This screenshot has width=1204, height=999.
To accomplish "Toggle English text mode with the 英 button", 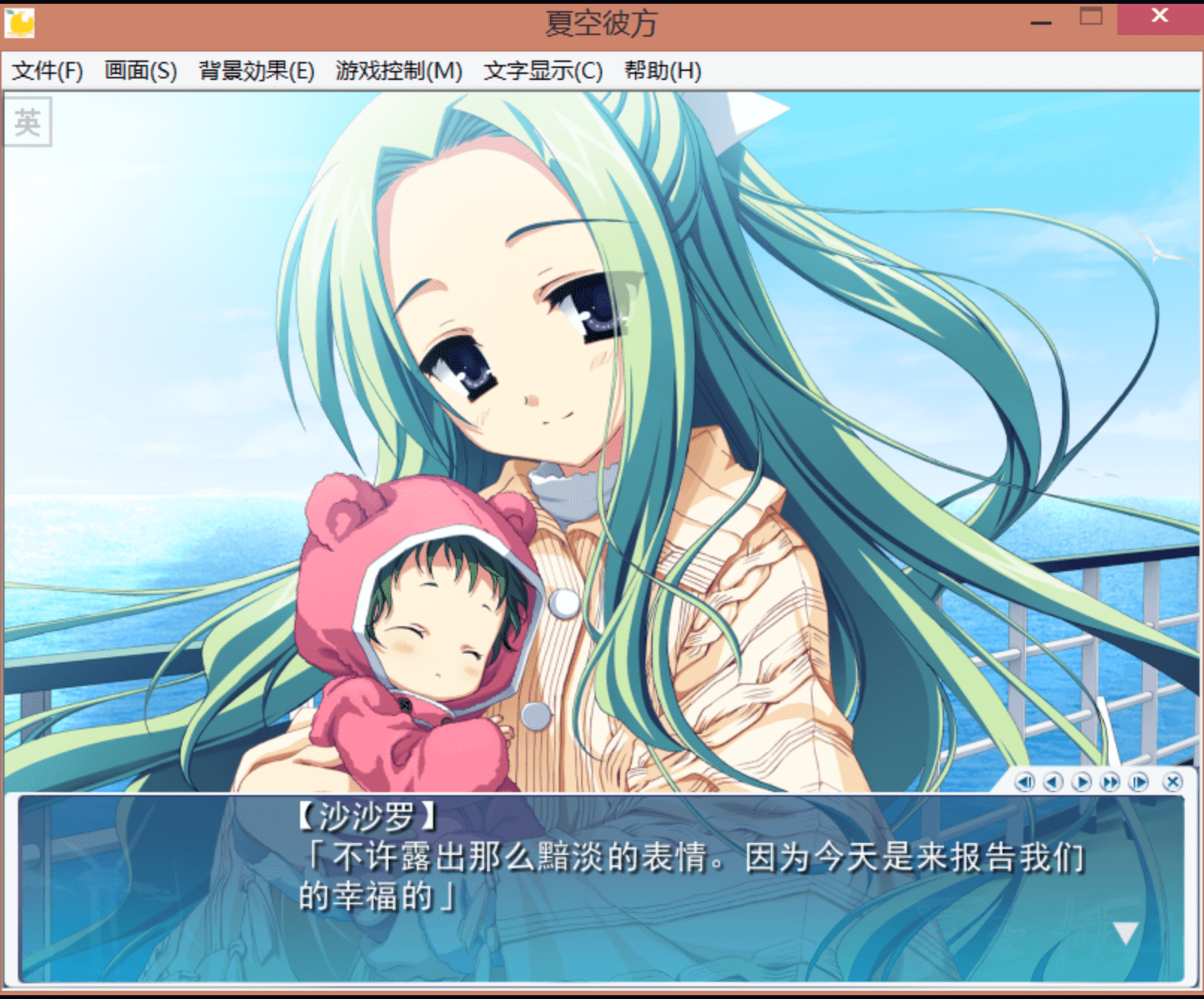I will pyautogui.click(x=28, y=122).
